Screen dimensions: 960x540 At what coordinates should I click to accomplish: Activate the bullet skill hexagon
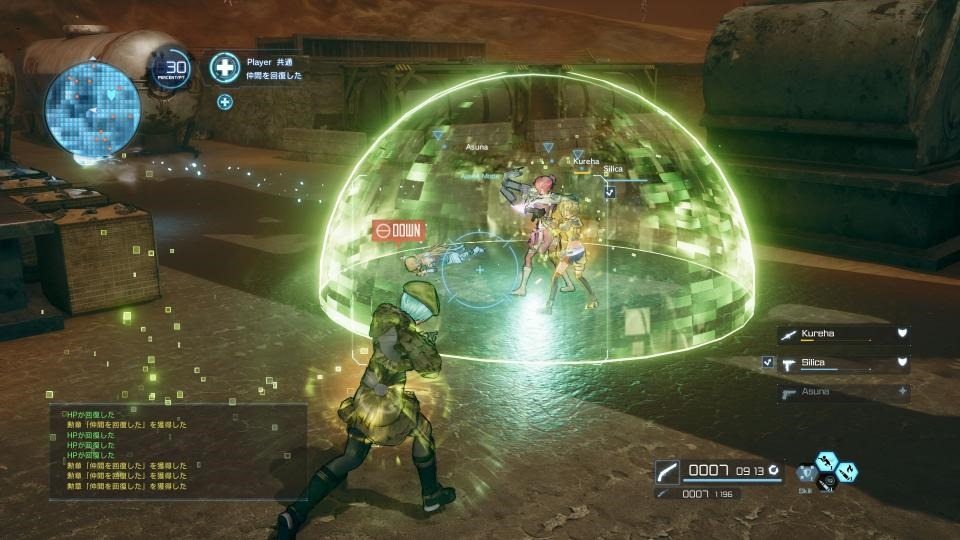[x=846, y=470]
